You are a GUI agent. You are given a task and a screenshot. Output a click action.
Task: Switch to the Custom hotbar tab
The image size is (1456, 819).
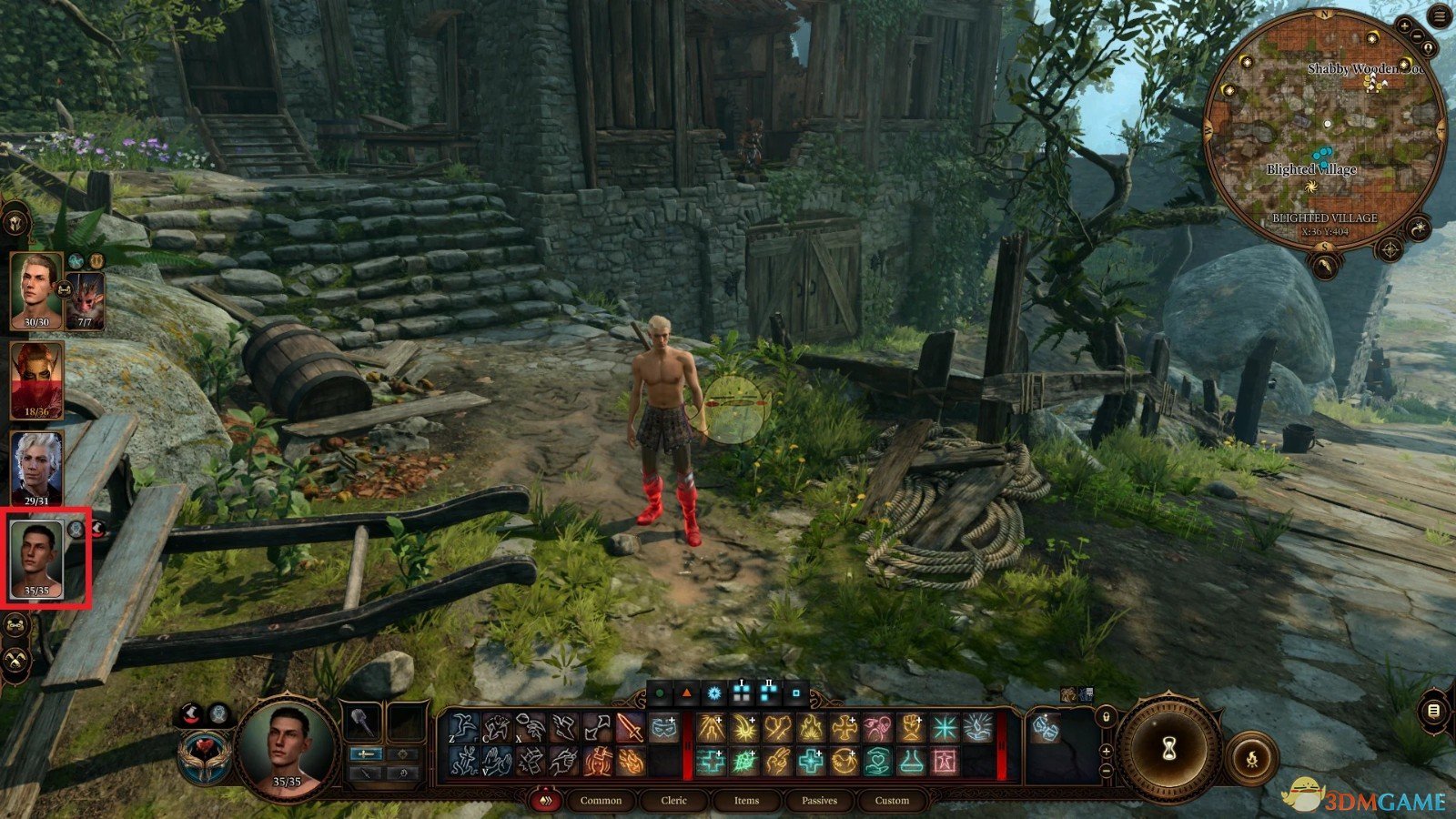[x=892, y=801]
